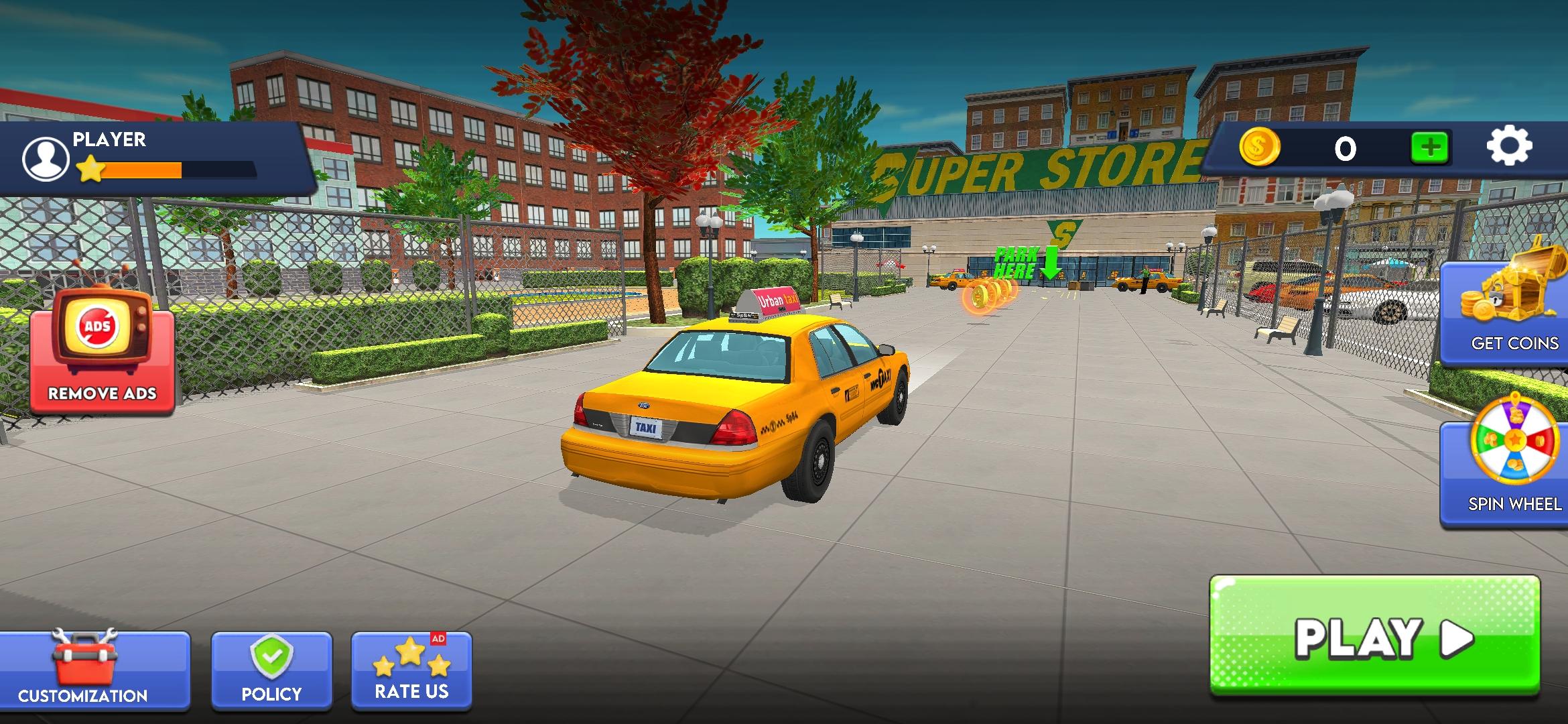Tap the Rate Us stars button

tap(411, 670)
